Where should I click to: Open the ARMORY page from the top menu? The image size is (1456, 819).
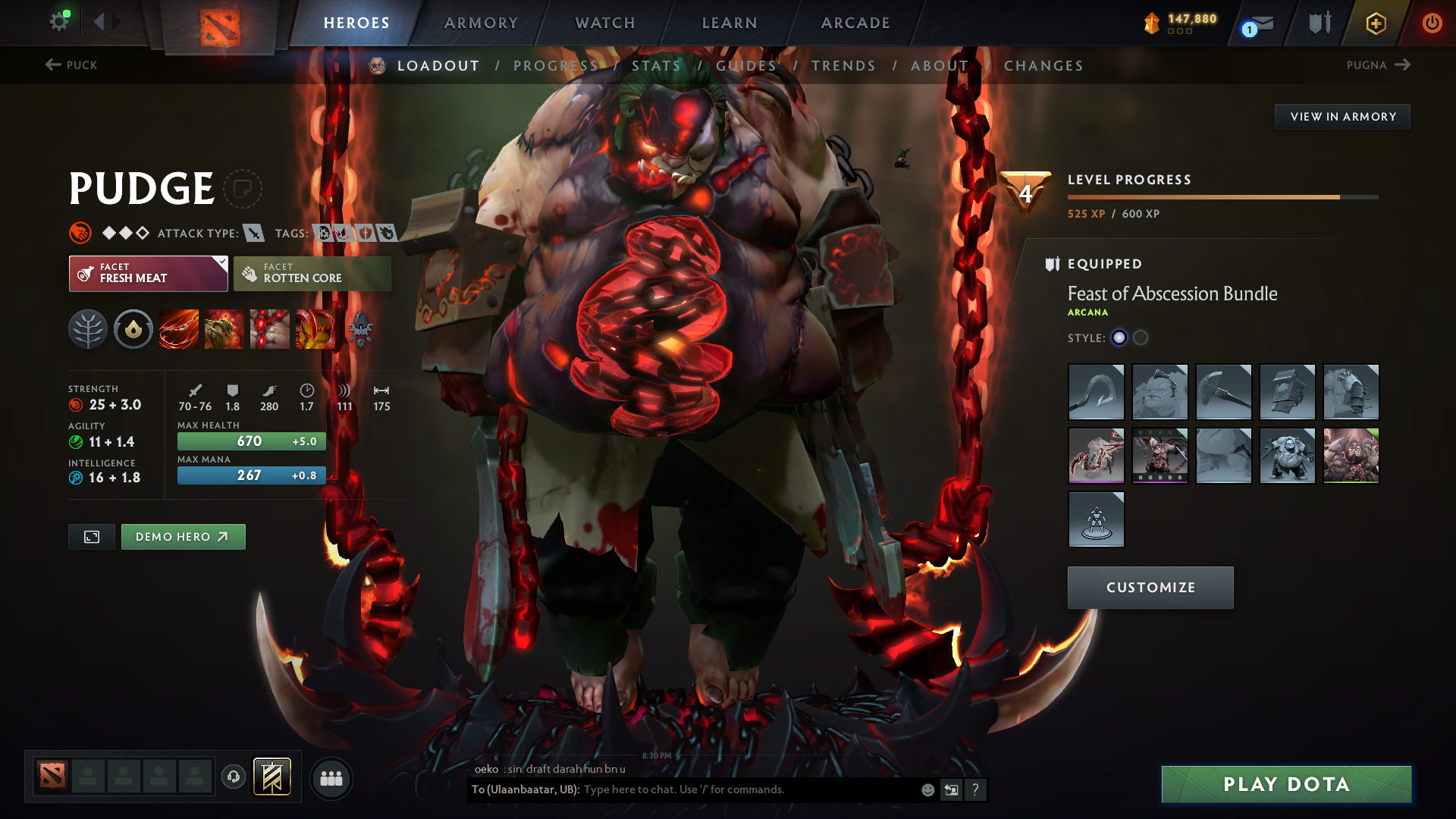coord(480,23)
